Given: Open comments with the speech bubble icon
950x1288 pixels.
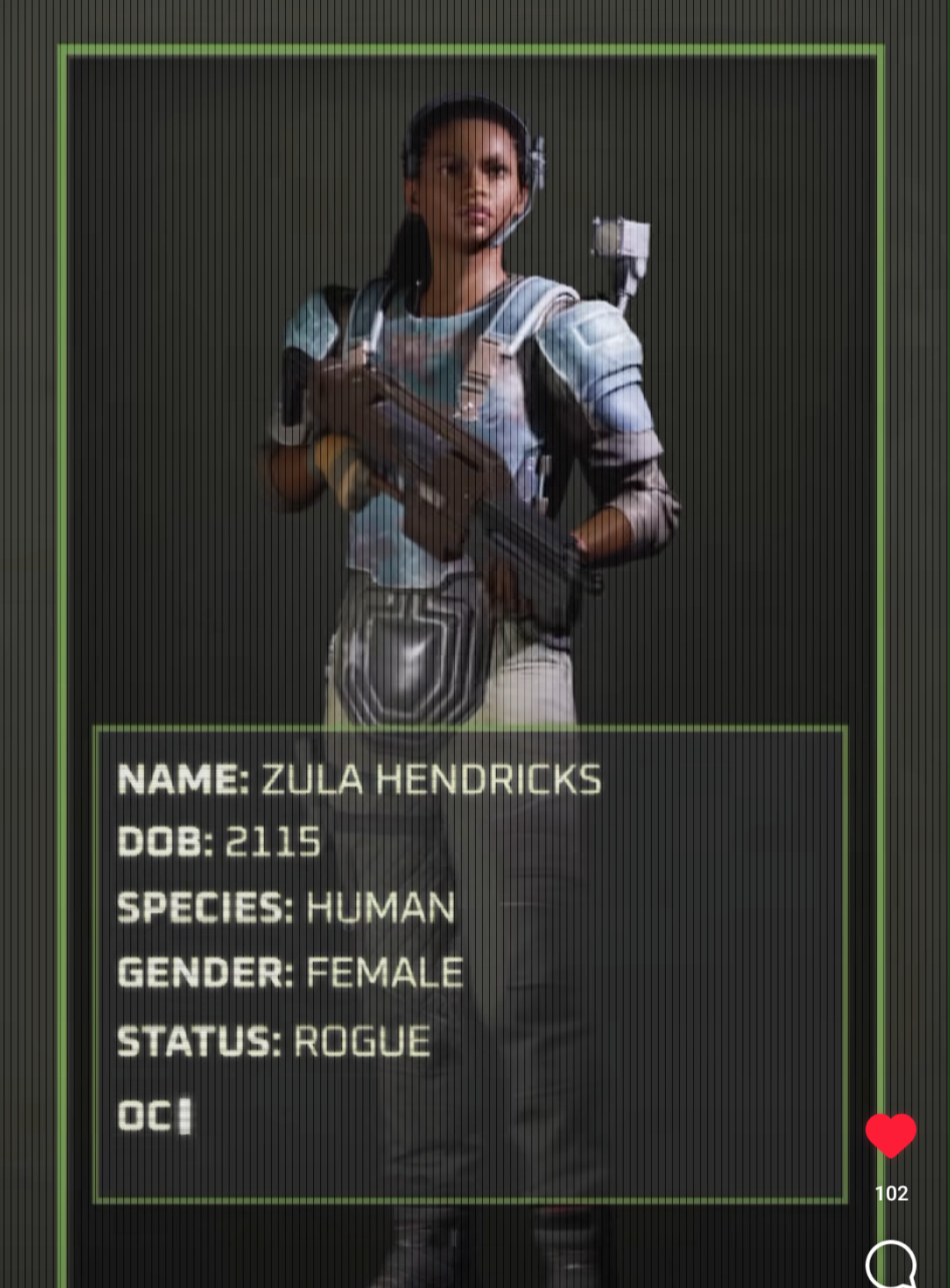Looking at the screenshot, I should pos(890,1265).
